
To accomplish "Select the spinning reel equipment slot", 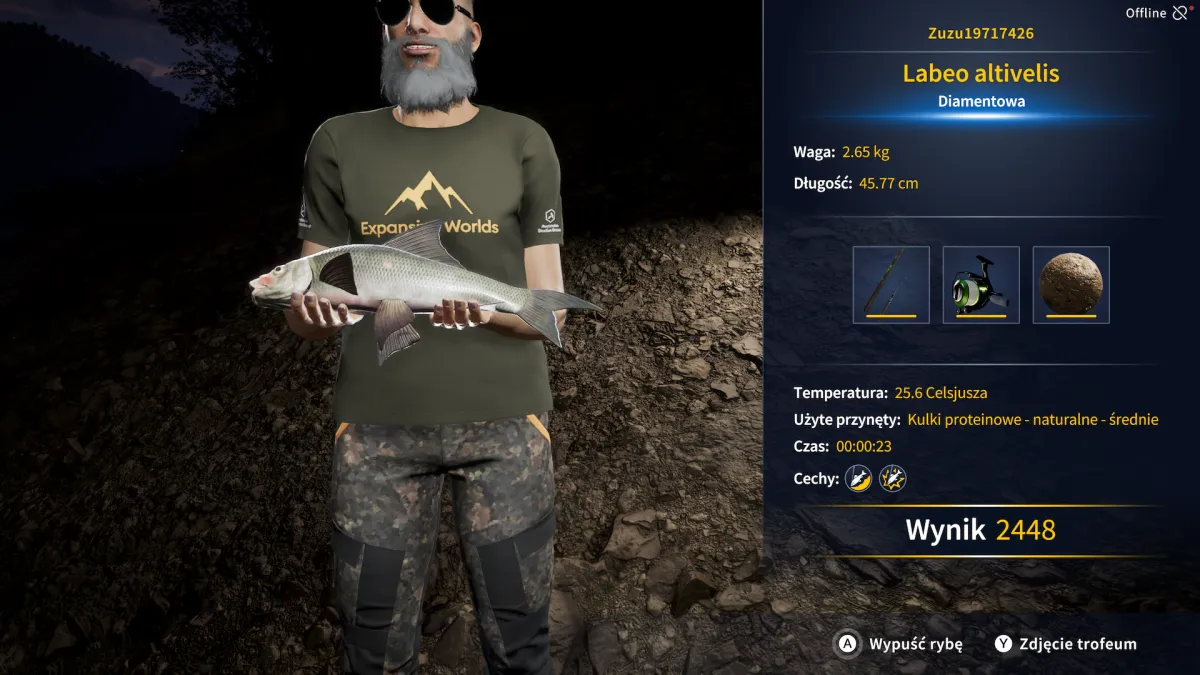I will click(981, 285).
